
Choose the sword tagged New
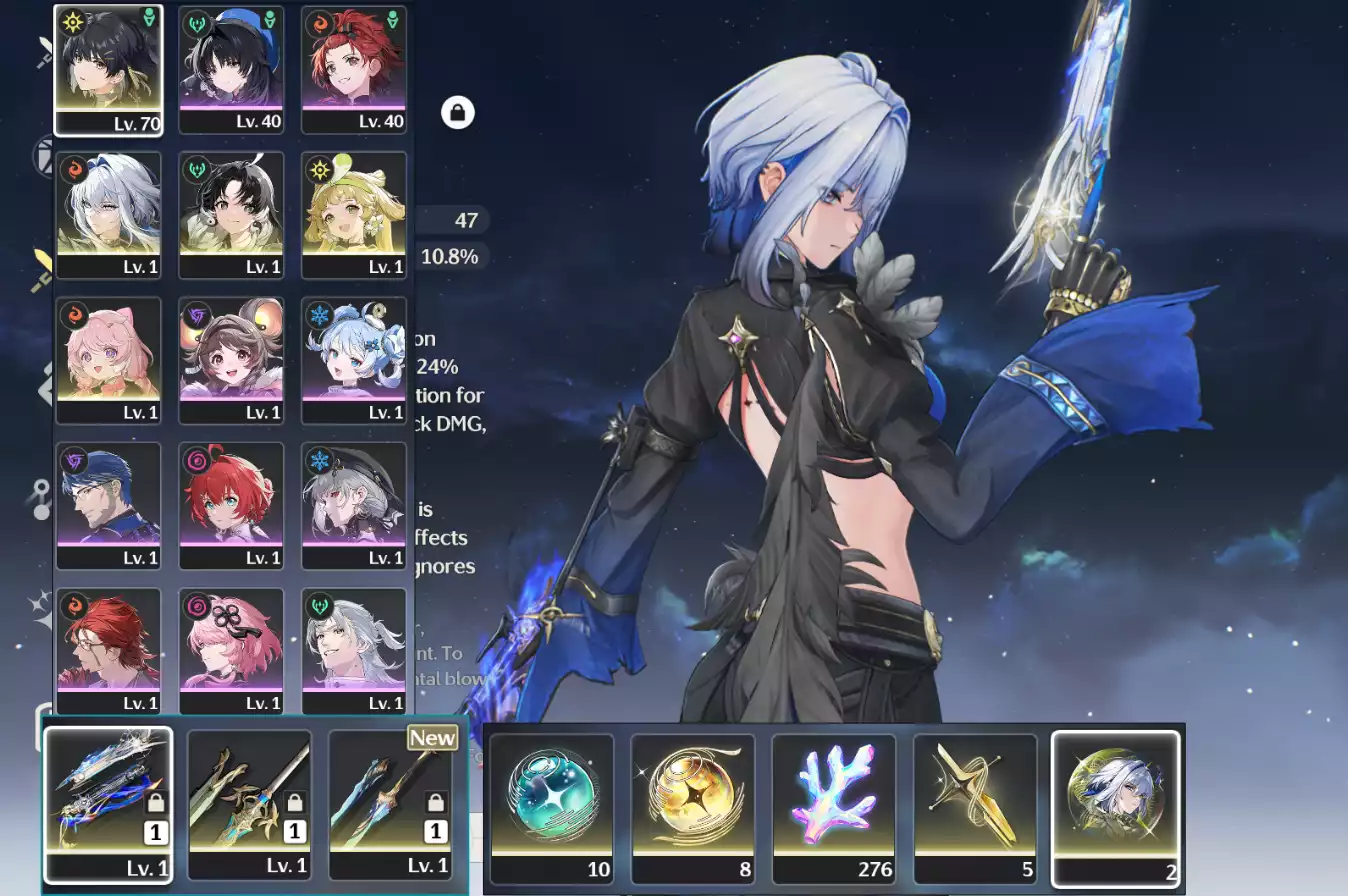tap(390, 804)
